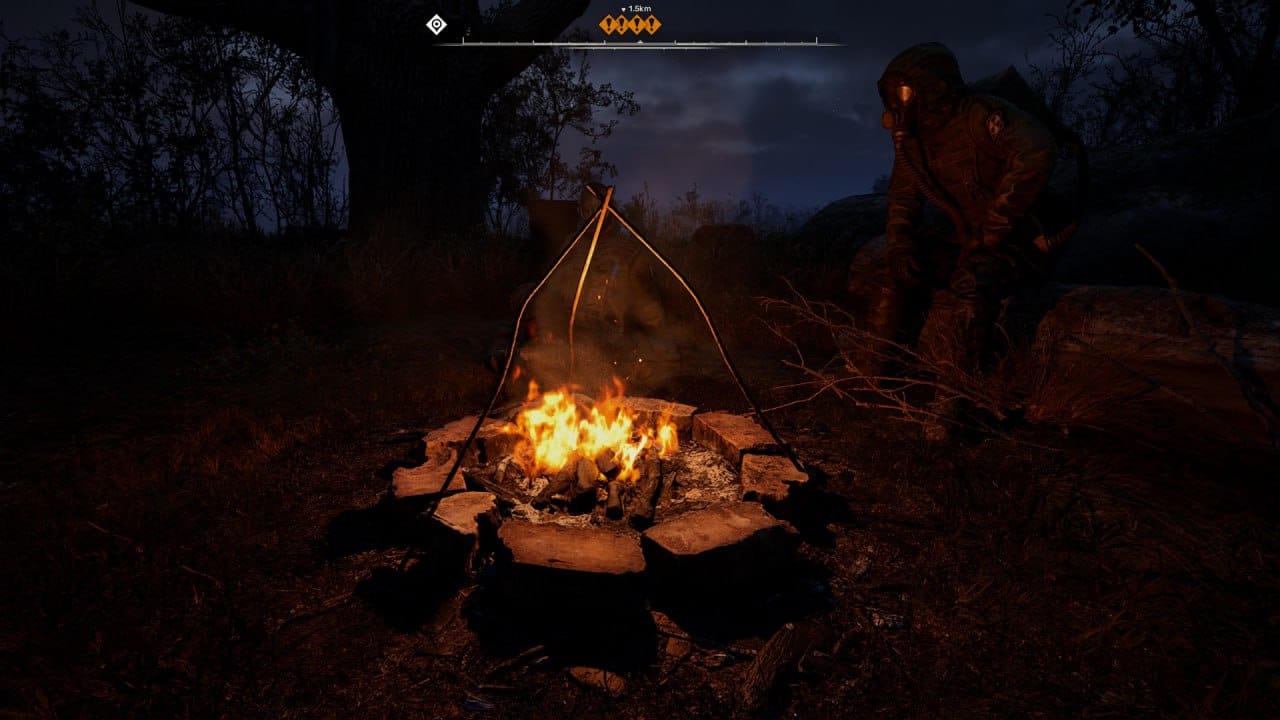
Task: Select the rightmost quest exclamation marker
Action: 652,24
